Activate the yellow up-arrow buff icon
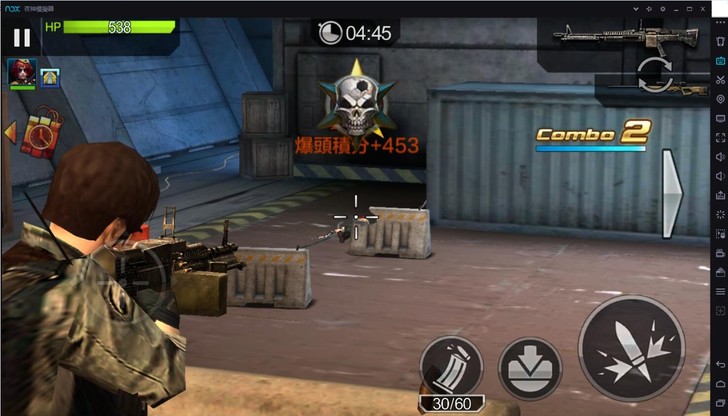The width and height of the screenshot is (728, 416). pyautogui.click(x=49, y=77)
